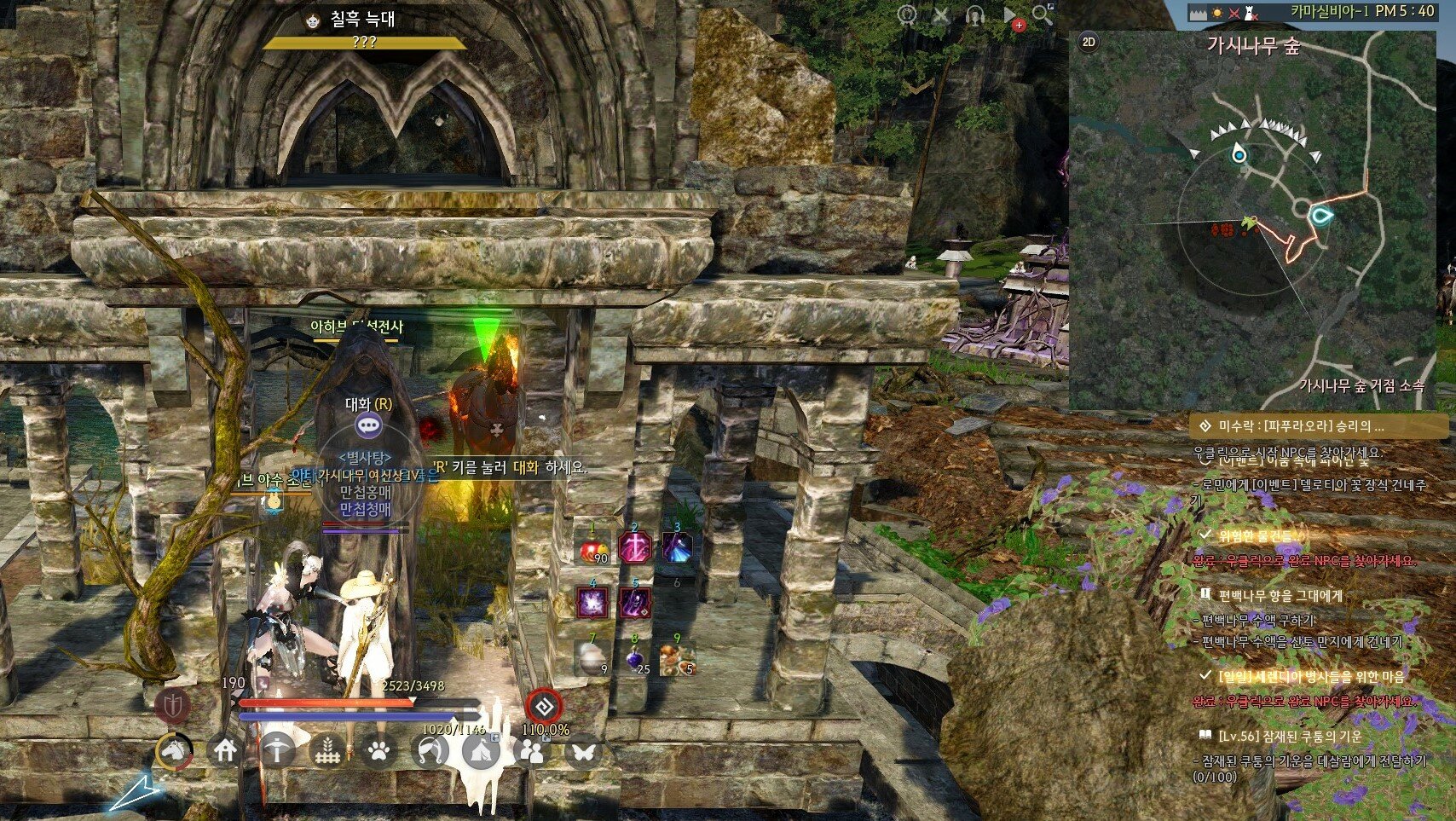
Task: Activate the purple burst skill in slot 4
Action: [592, 603]
